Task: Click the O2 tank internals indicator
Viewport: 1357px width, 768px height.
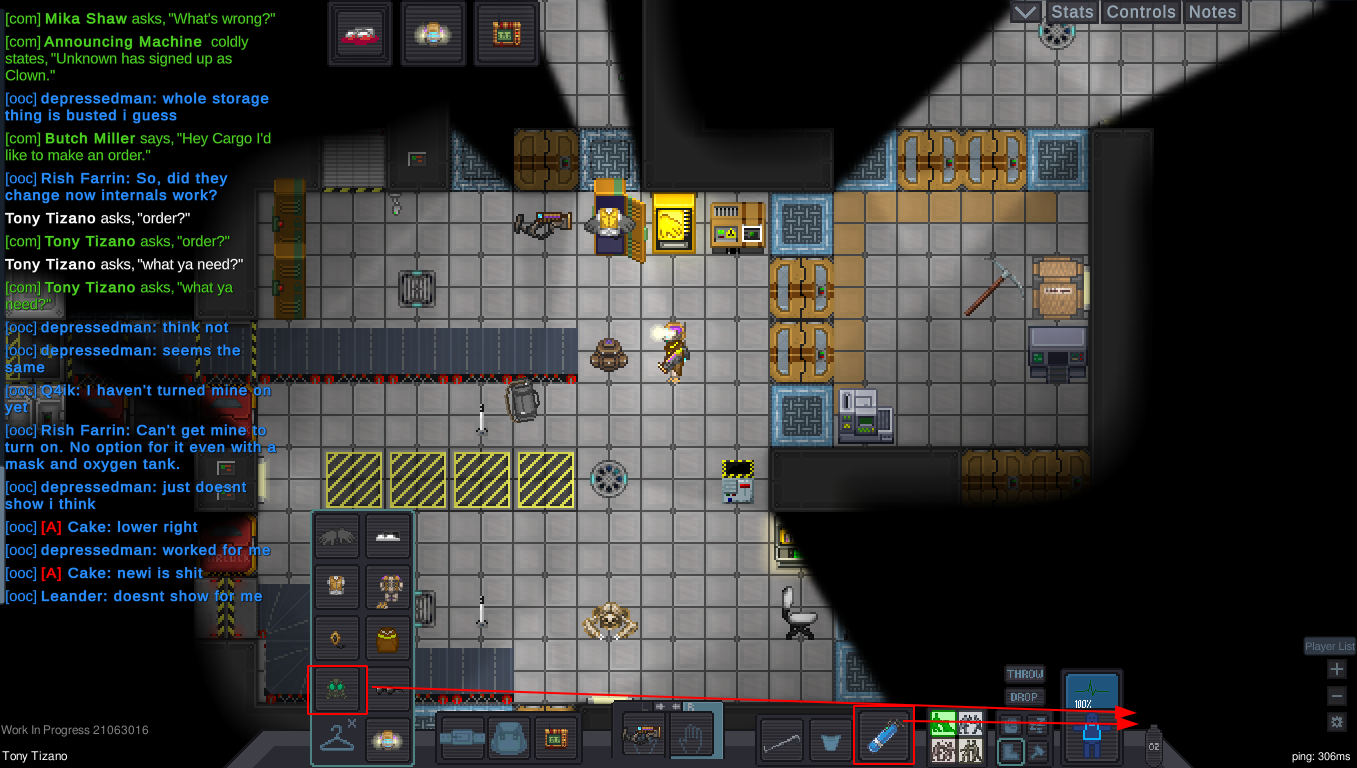Action: [x=1153, y=744]
